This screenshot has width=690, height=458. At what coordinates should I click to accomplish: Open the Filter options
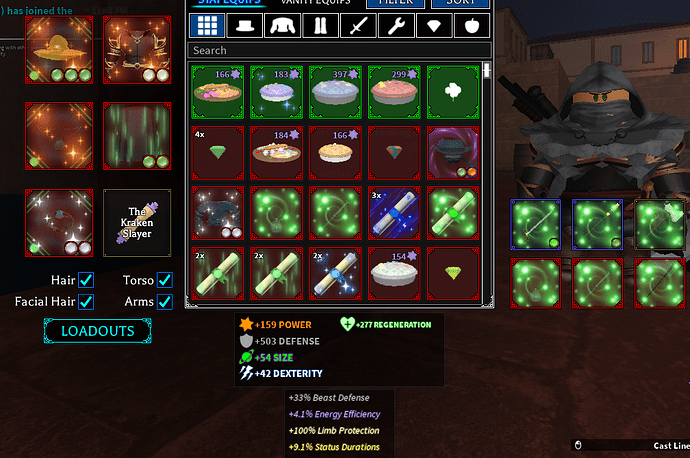coord(395,2)
